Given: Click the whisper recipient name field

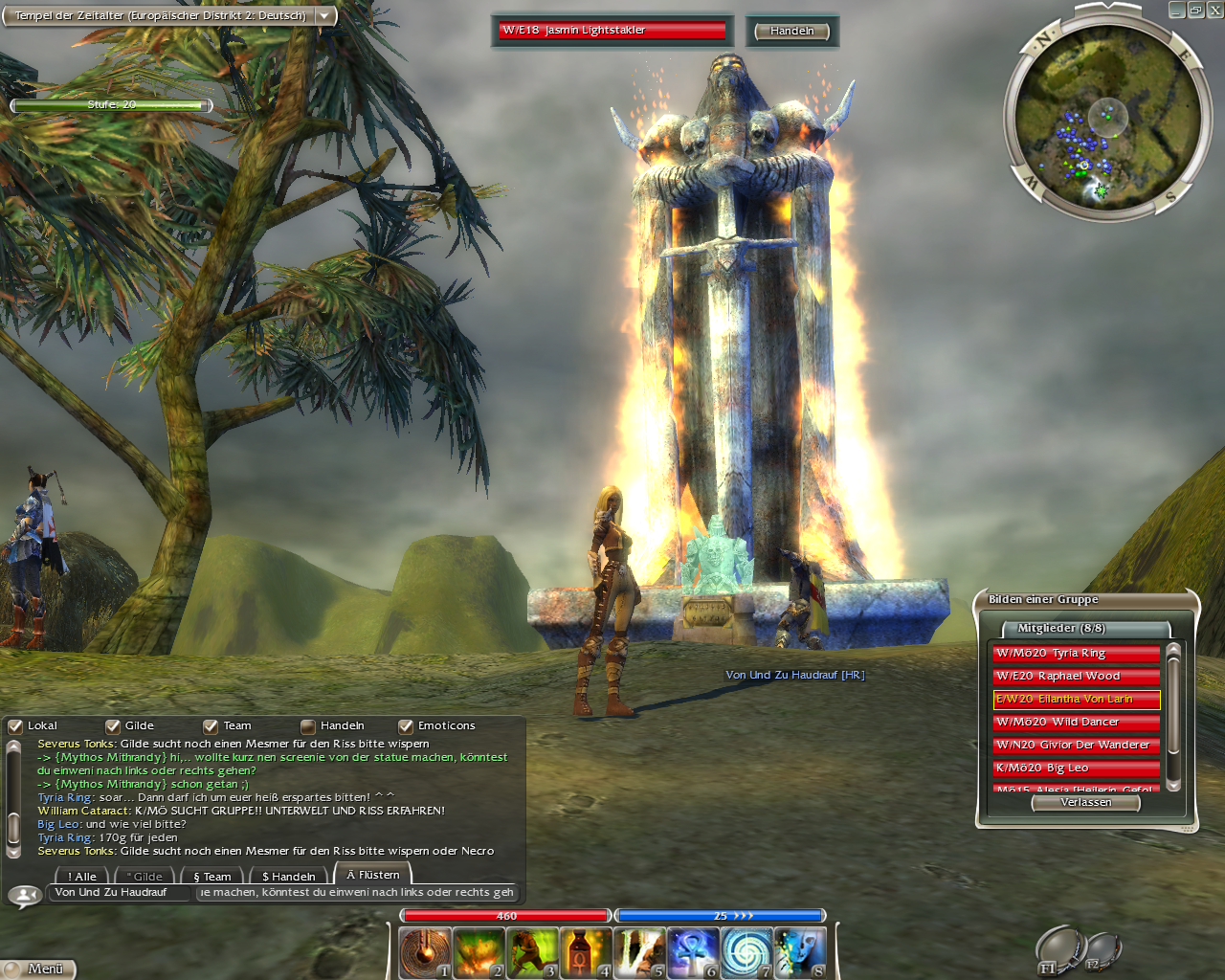Looking at the screenshot, I should pos(119,893).
